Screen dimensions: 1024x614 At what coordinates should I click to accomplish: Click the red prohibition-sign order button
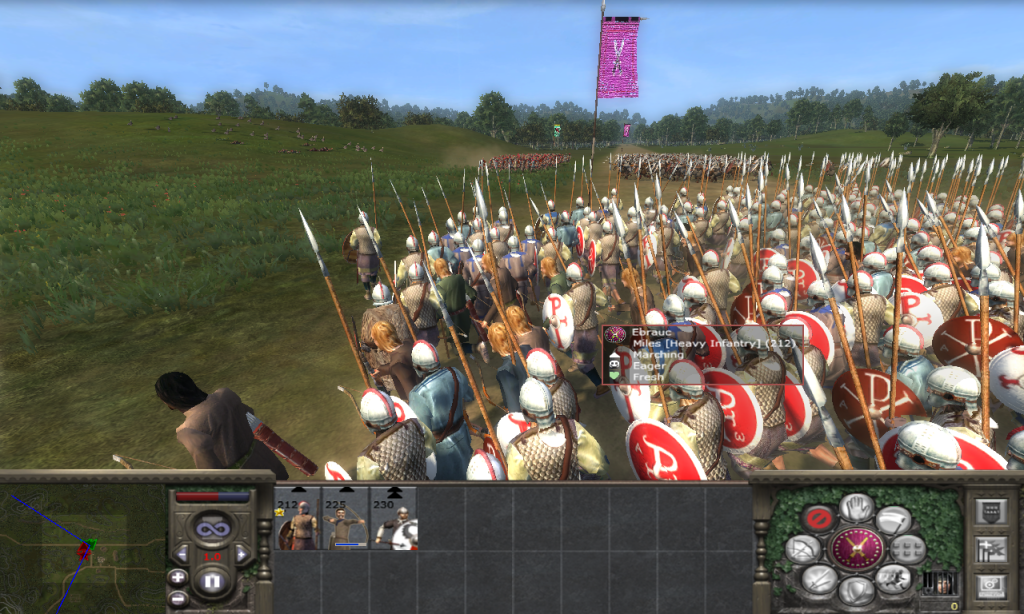(817, 519)
